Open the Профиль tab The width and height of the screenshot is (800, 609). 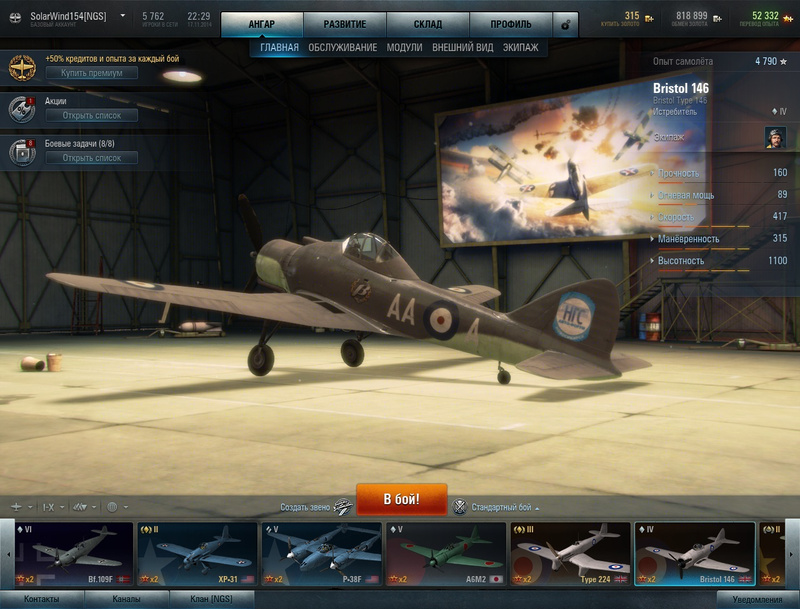[511, 24]
